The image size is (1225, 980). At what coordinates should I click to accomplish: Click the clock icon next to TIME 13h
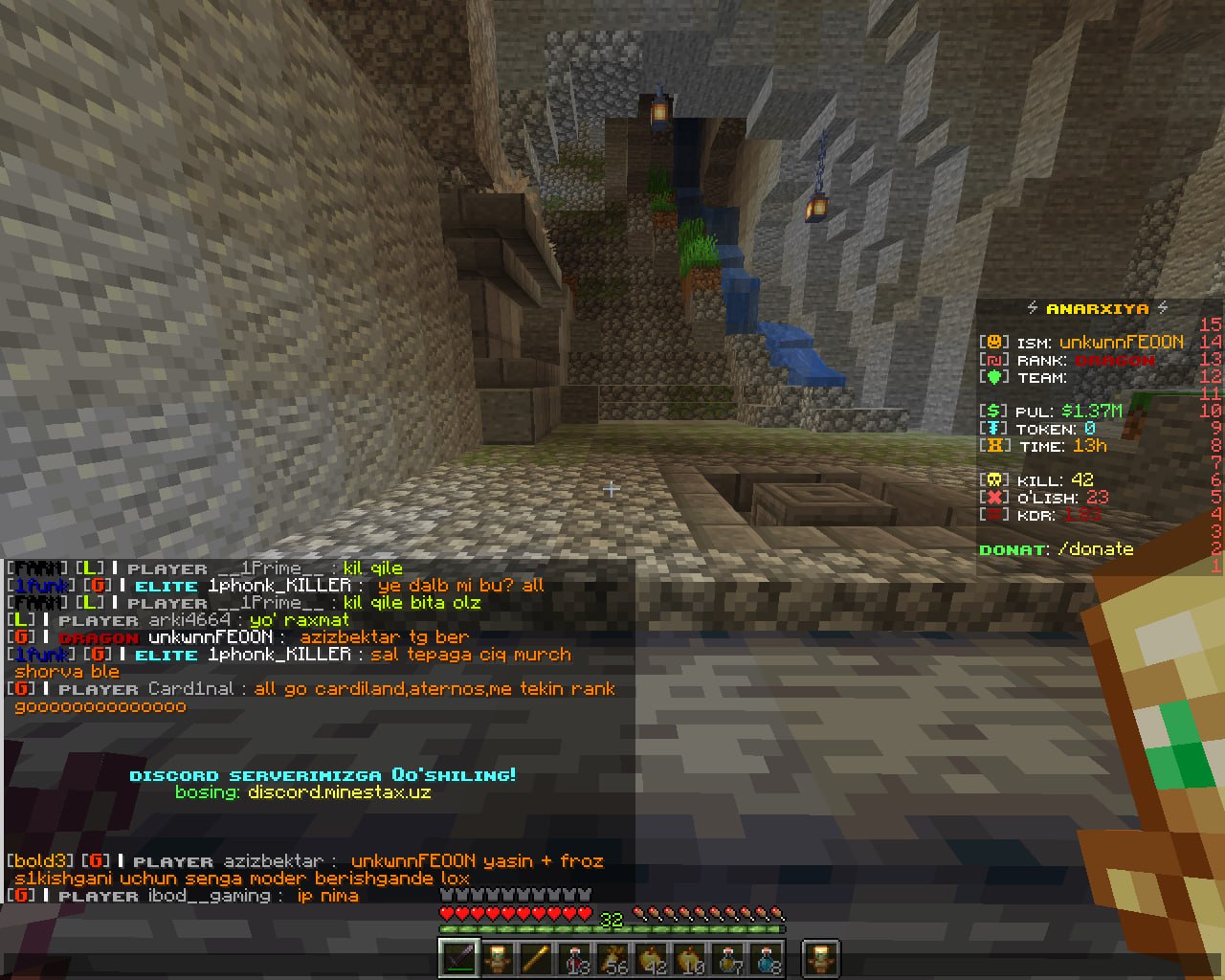click(x=995, y=446)
